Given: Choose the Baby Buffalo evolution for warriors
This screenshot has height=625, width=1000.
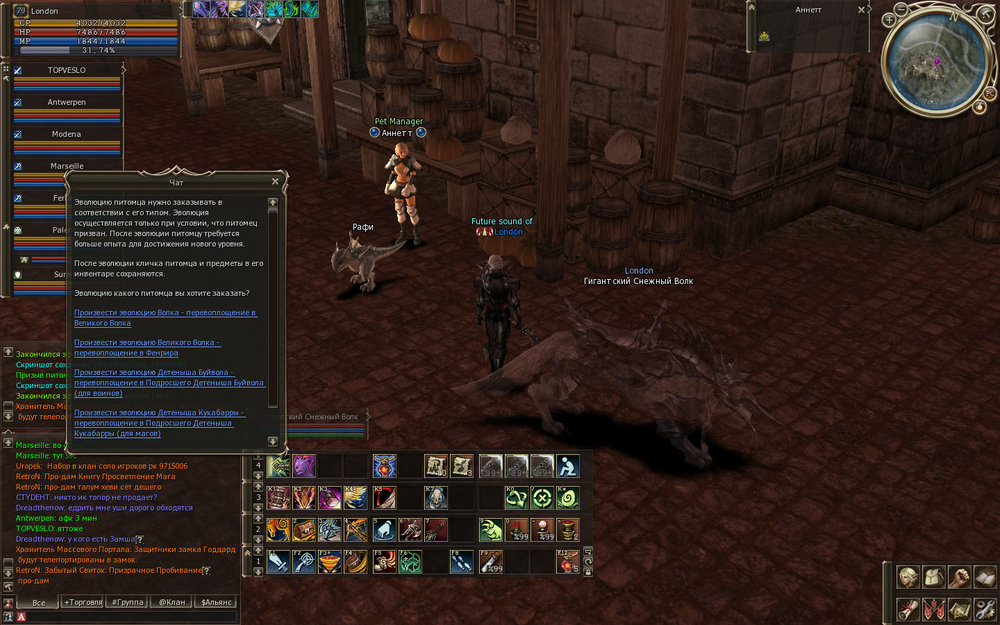Looking at the screenshot, I should coord(169,388).
